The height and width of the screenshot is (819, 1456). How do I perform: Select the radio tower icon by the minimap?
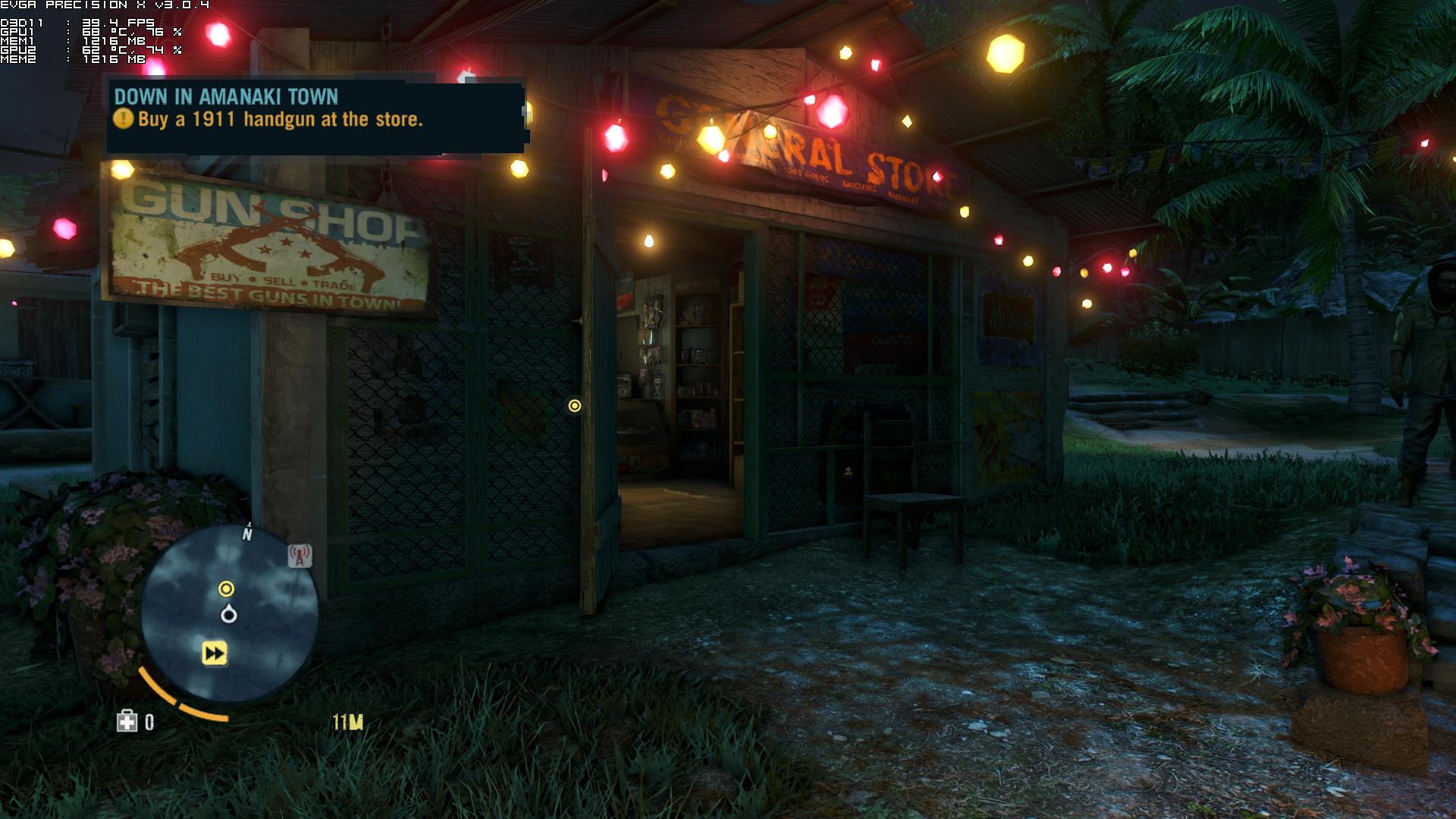coord(300,557)
